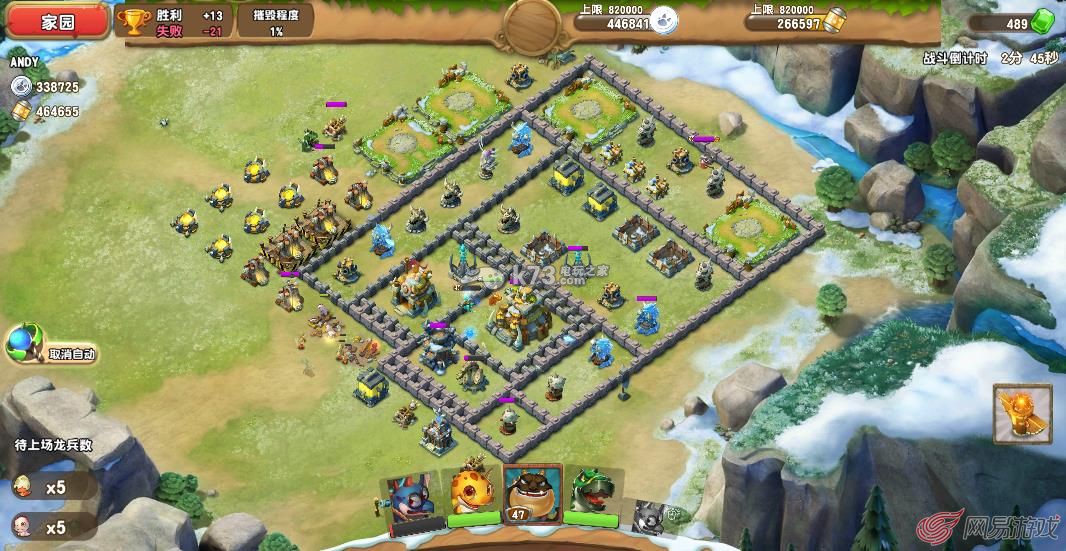
Task: Pick the green dinosaur unit card
Action: point(594,494)
